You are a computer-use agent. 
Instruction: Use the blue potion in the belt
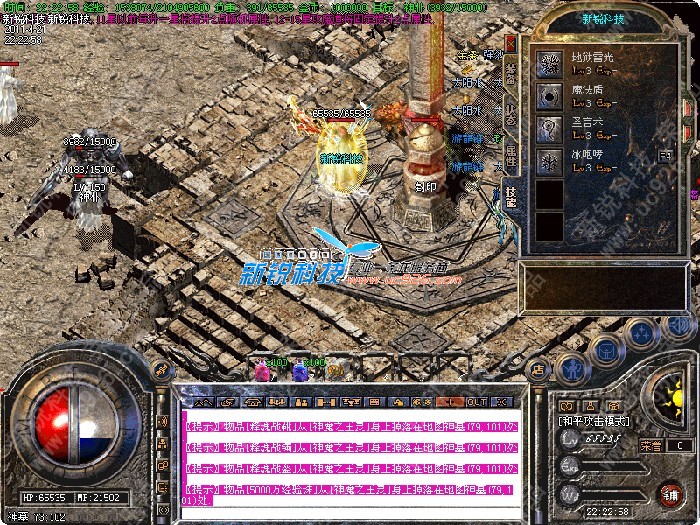coord(298,372)
